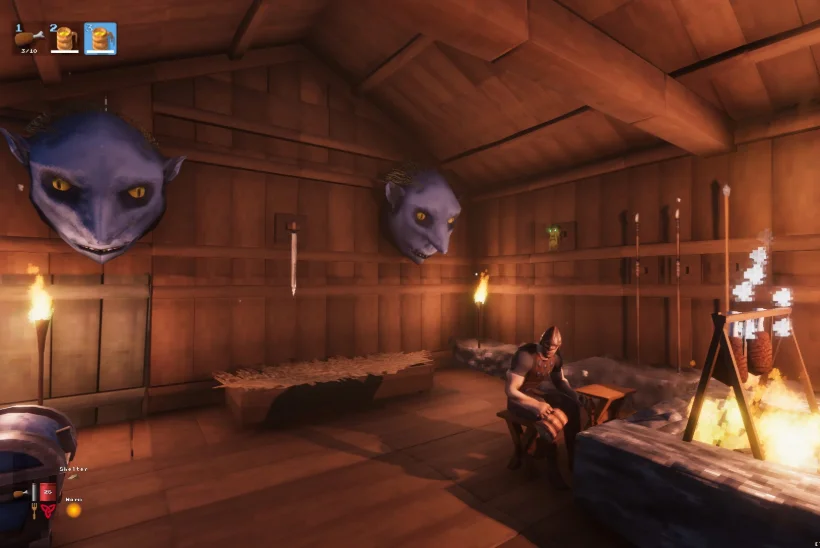Viewport: 820px width, 548px height.
Task: Click the glowing orange status effect orb
Action: point(73,510)
